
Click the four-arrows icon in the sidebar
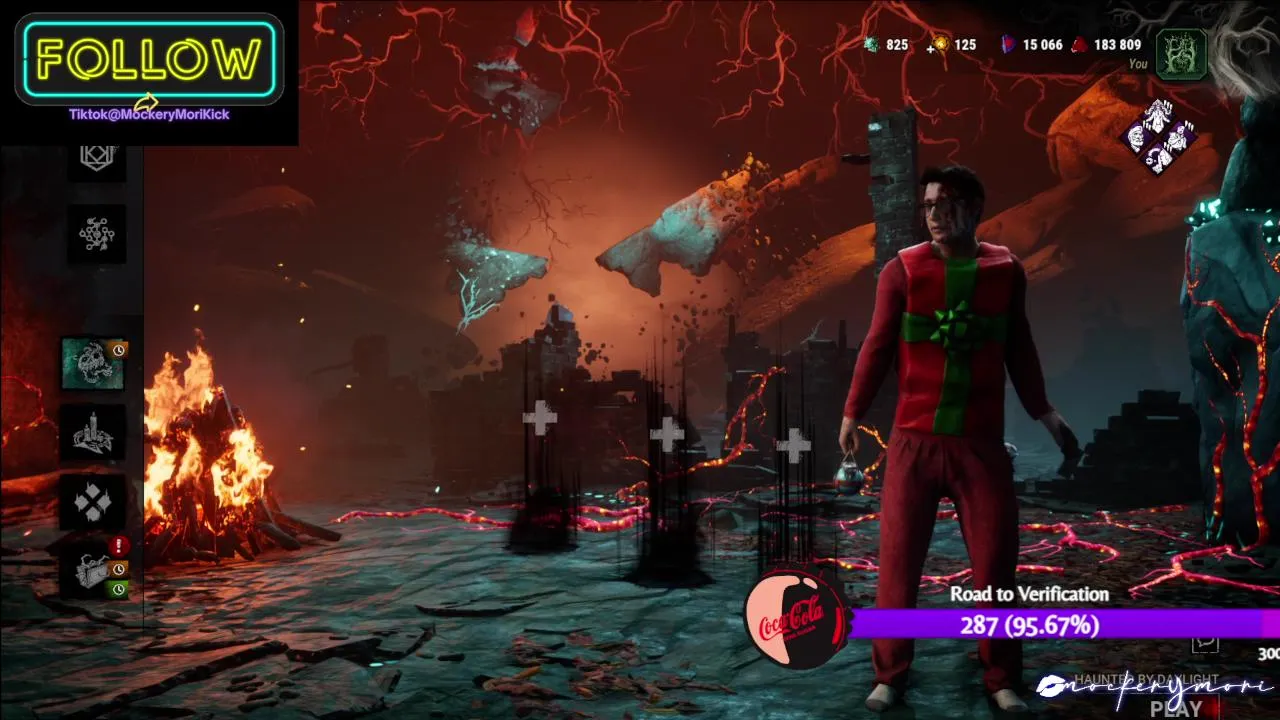click(94, 503)
